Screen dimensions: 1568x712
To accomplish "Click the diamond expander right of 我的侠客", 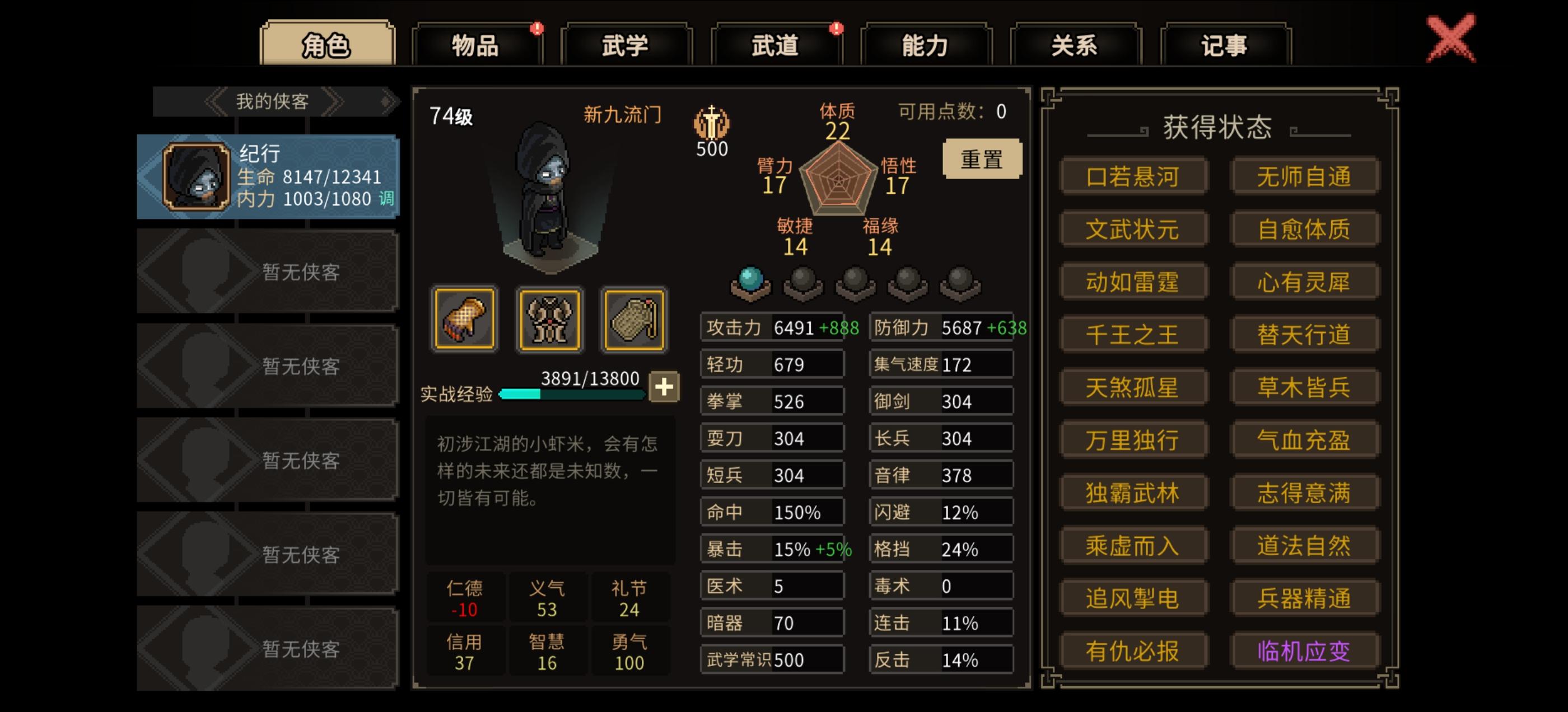I will point(386,102).
